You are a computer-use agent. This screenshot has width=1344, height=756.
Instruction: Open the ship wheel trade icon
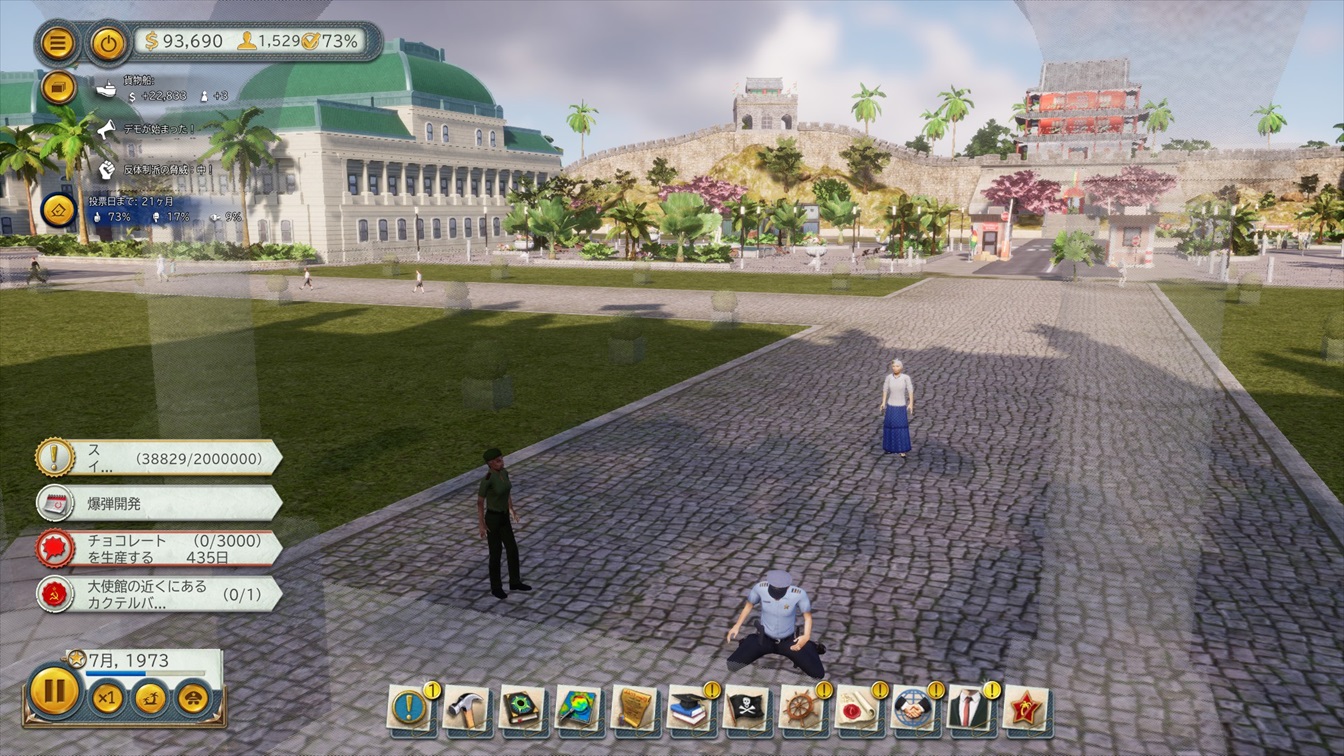tap(801, 708)
